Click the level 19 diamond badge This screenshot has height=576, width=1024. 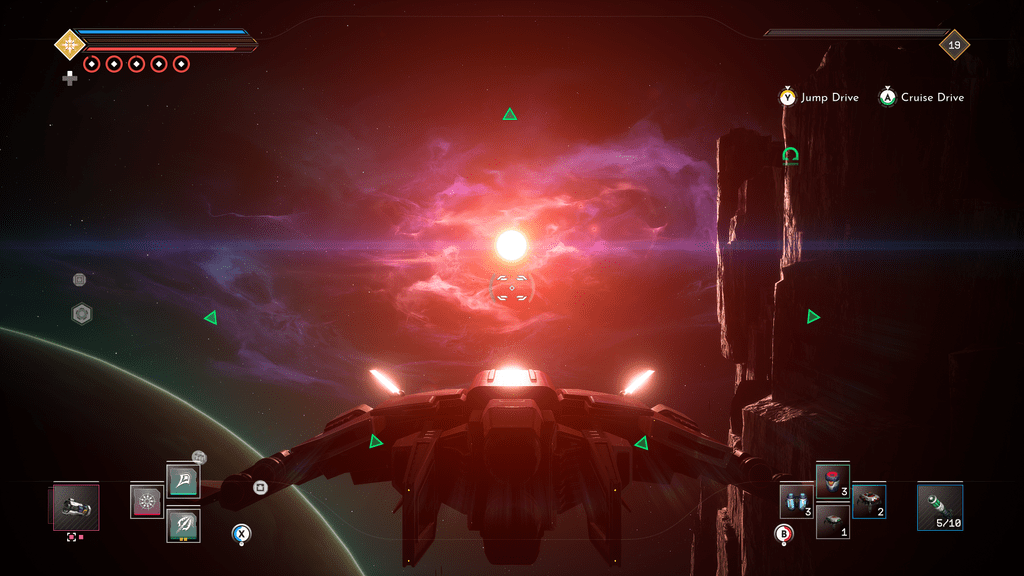pos(954,44)
